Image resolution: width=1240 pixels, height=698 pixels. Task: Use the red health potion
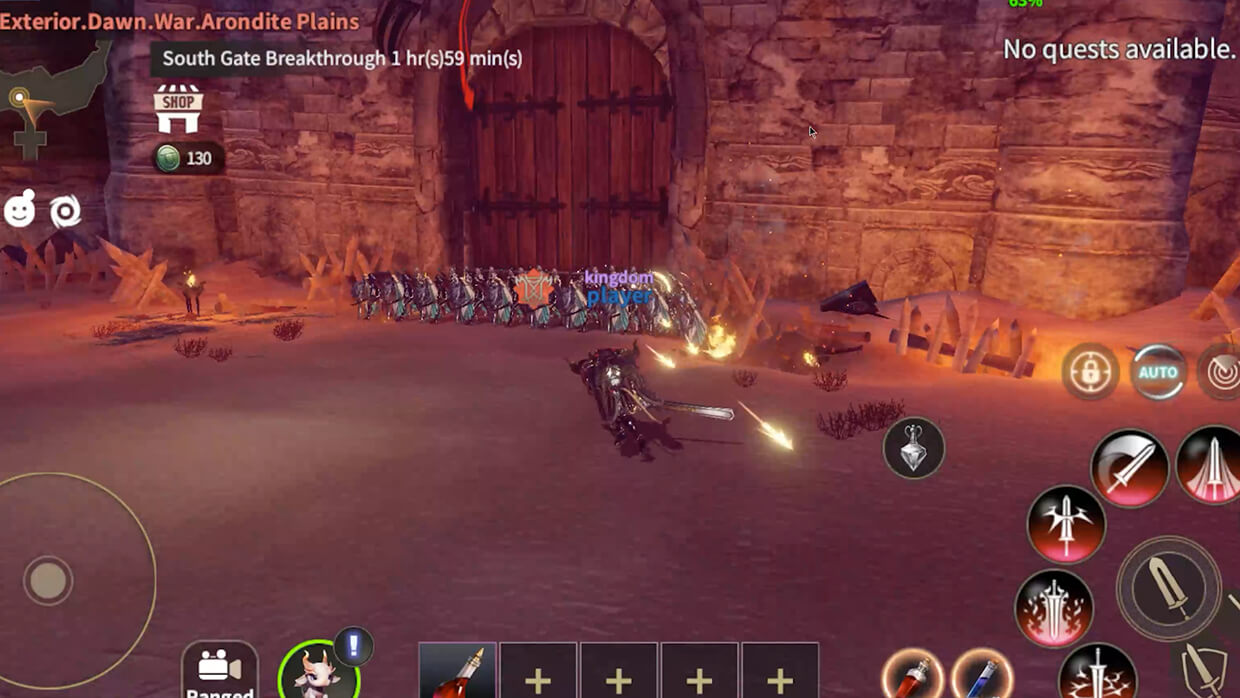912,676
